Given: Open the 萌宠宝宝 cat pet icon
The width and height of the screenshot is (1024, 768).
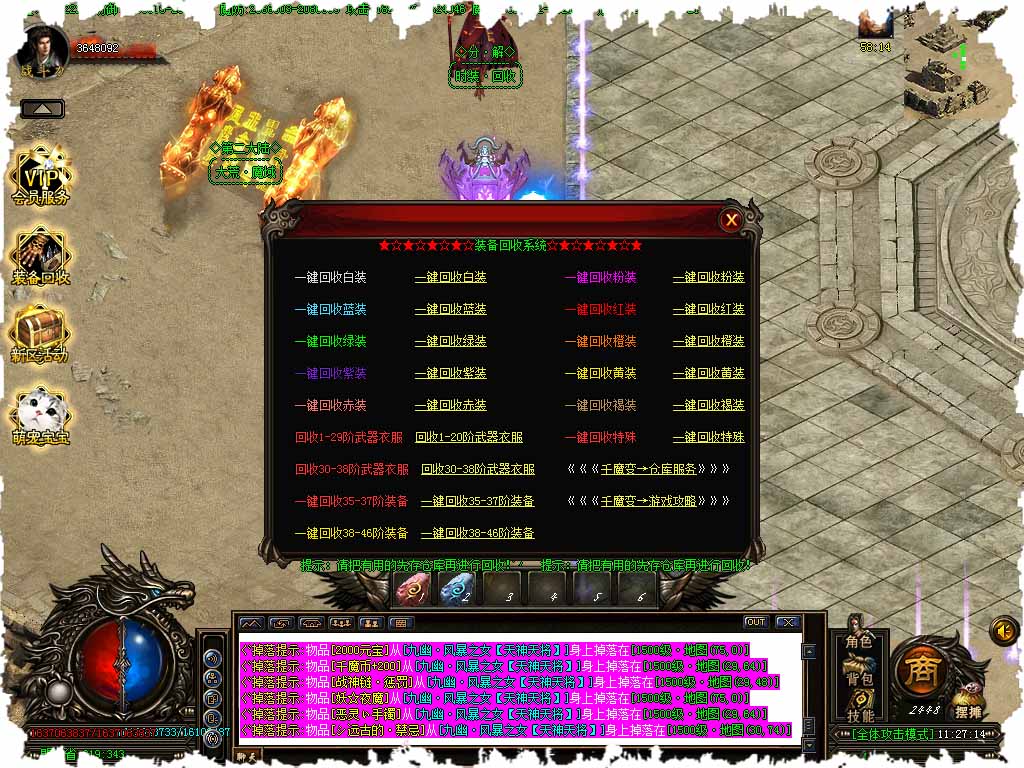Looking at the screenshot, I should point(40,416).
